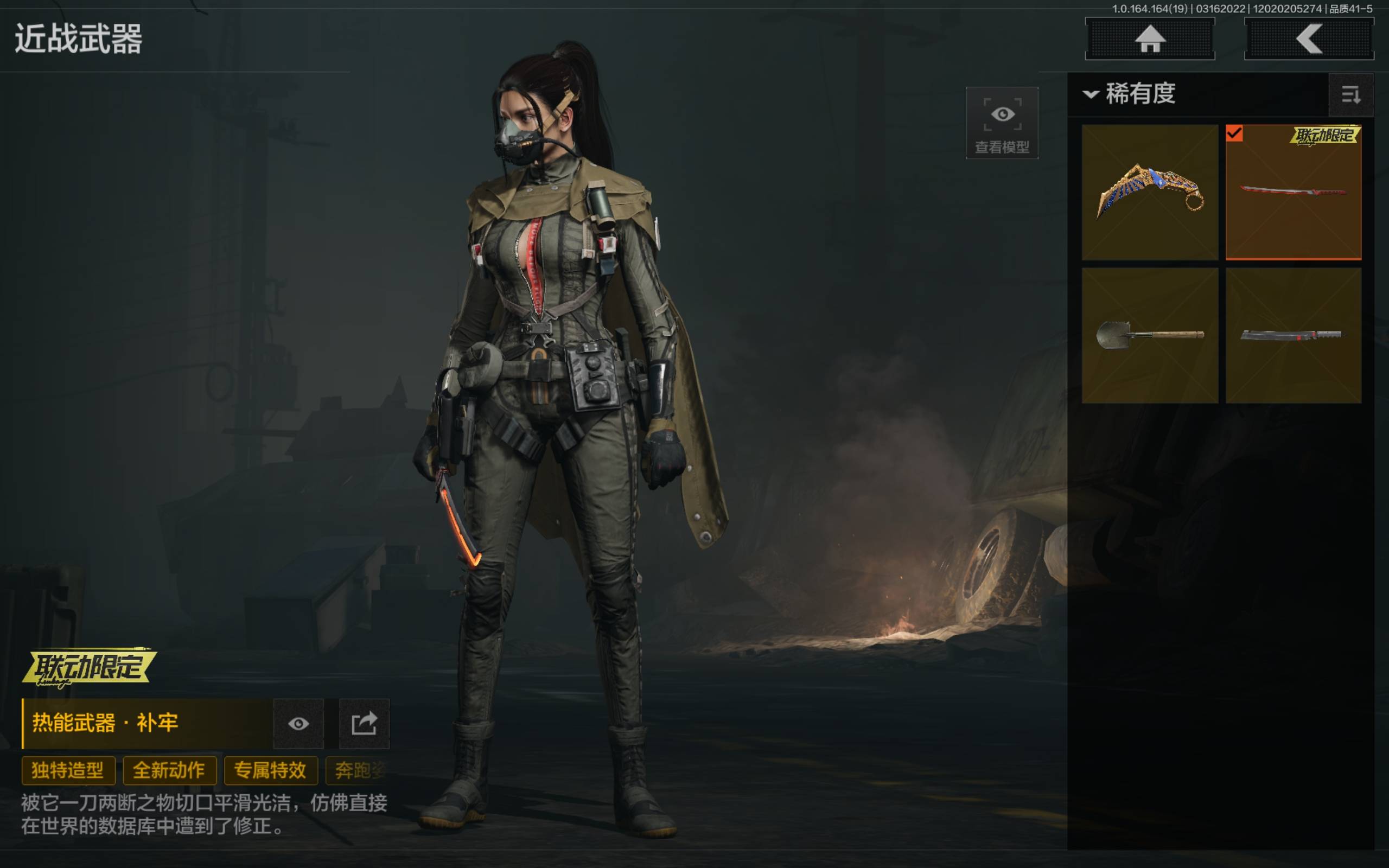Screen dimensions: 1389x868
Task: Show the 全新动作 feature tag
Action: pos(169,770)
